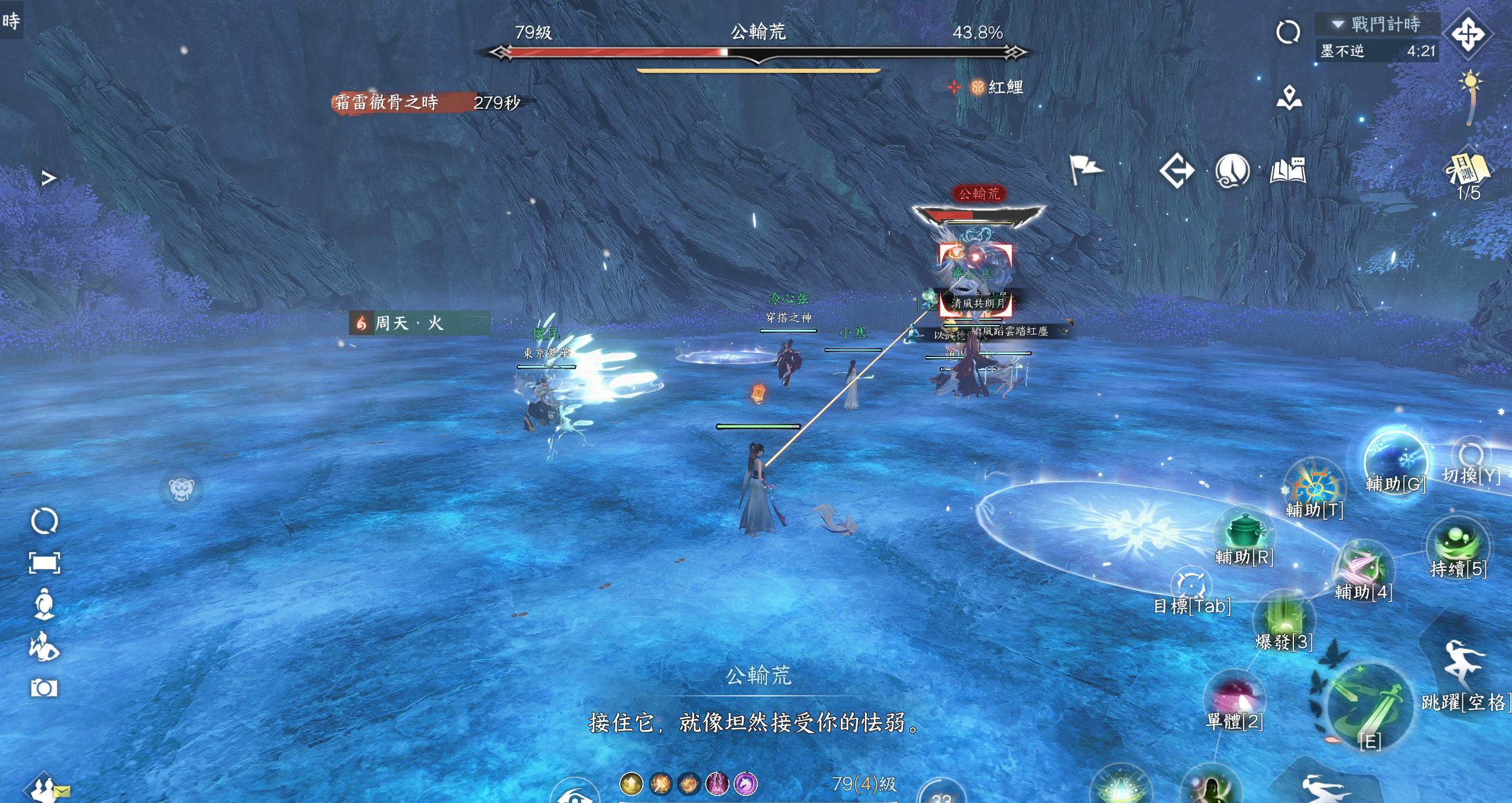
Task: Select the 周天·火 buff entry
Action: point(419,323)
